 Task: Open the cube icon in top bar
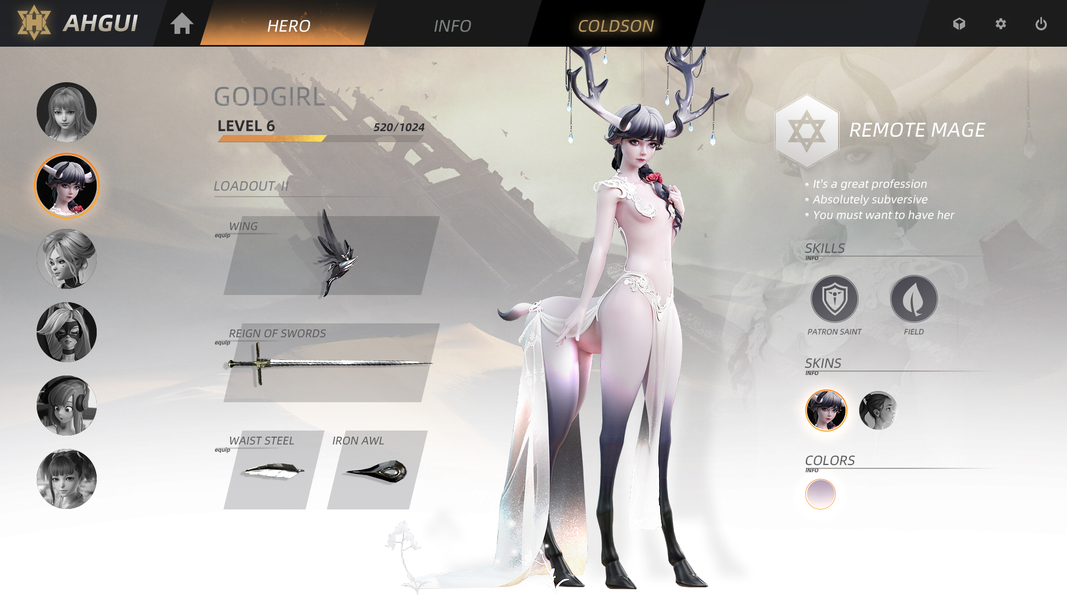click(x=959, y=24)
